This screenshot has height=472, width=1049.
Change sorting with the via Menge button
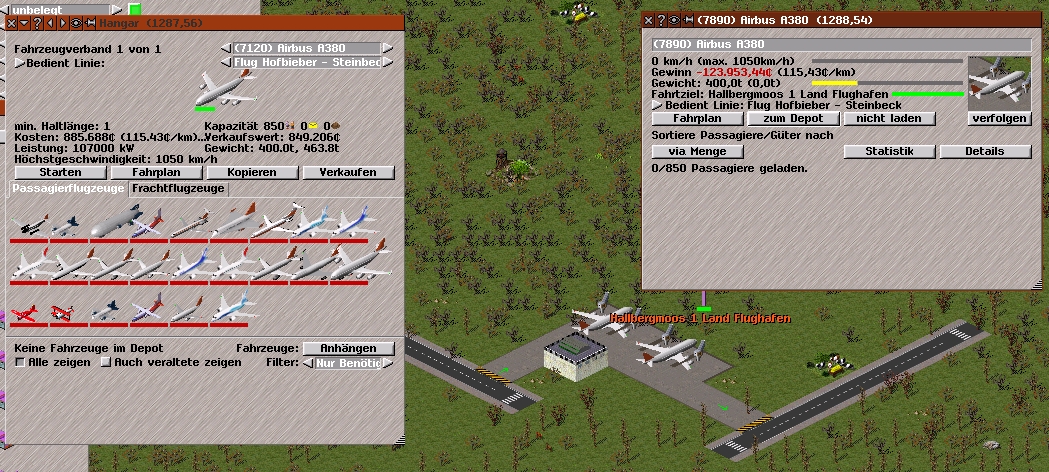coord(698,151)
